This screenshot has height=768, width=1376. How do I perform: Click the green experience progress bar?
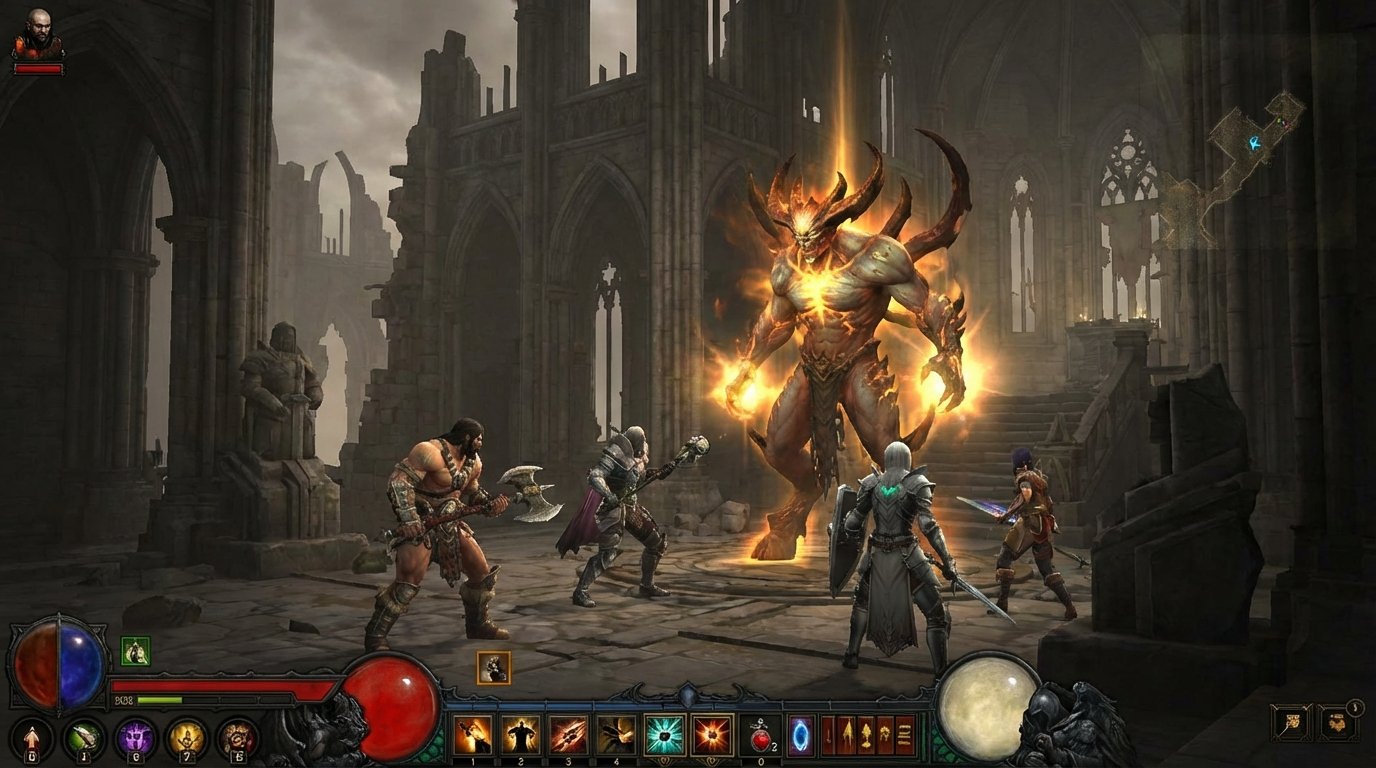[158, 699]
